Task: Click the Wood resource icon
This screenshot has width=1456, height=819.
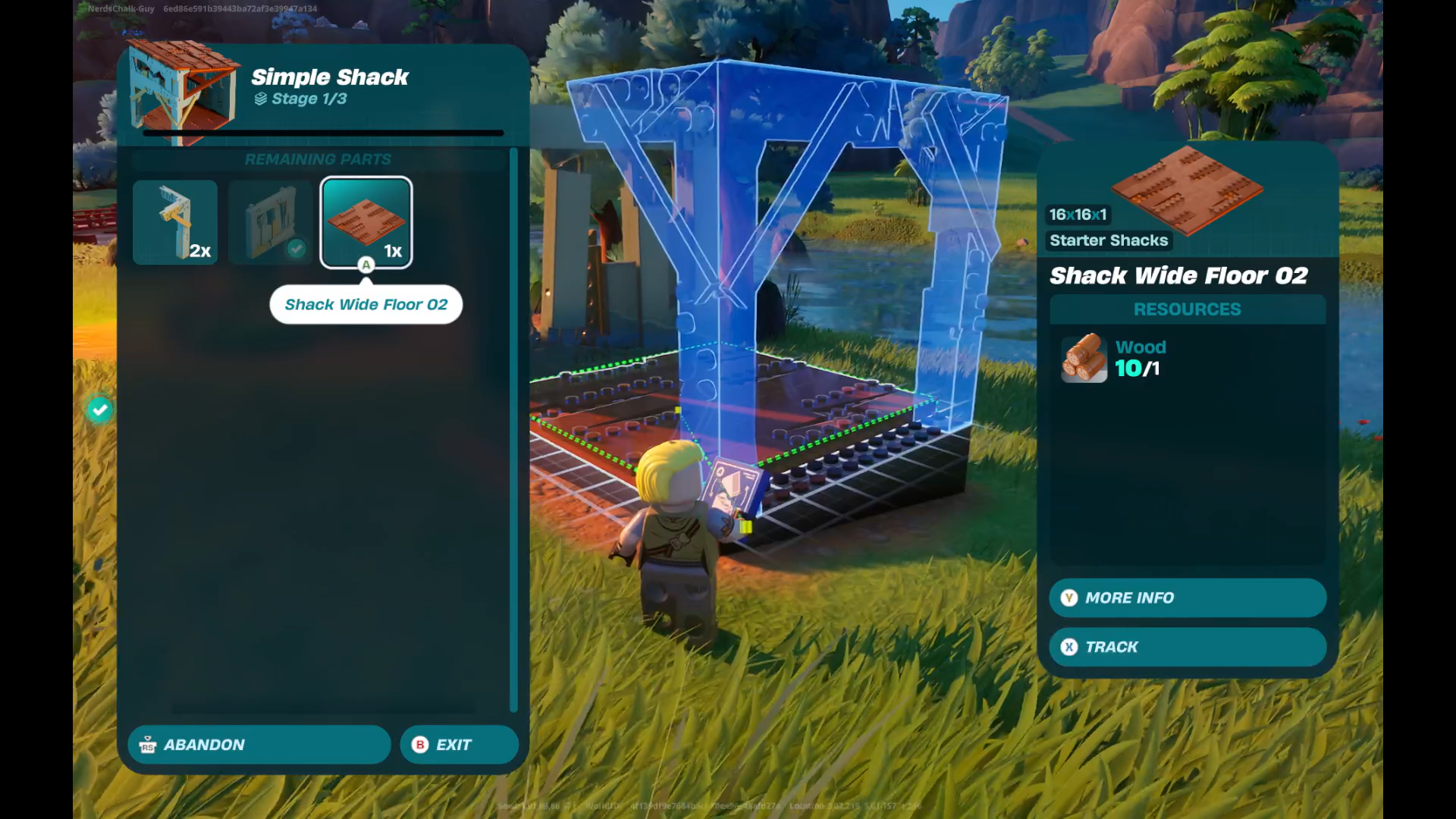Action: [1084, 358]
